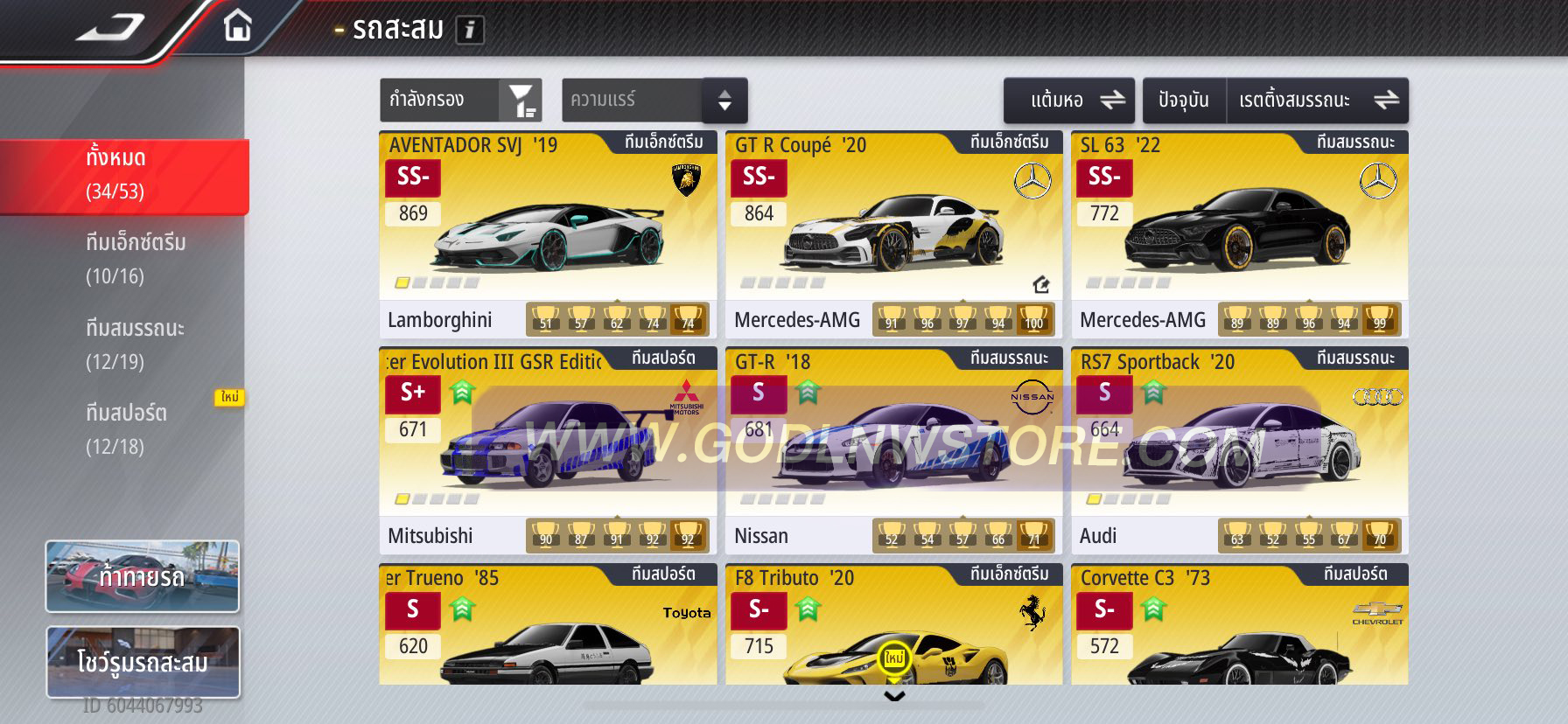The height and width of the screenshot is (724, 1568).
Task: Select the GT R Coupé '20 card
Action: (893, 233)
